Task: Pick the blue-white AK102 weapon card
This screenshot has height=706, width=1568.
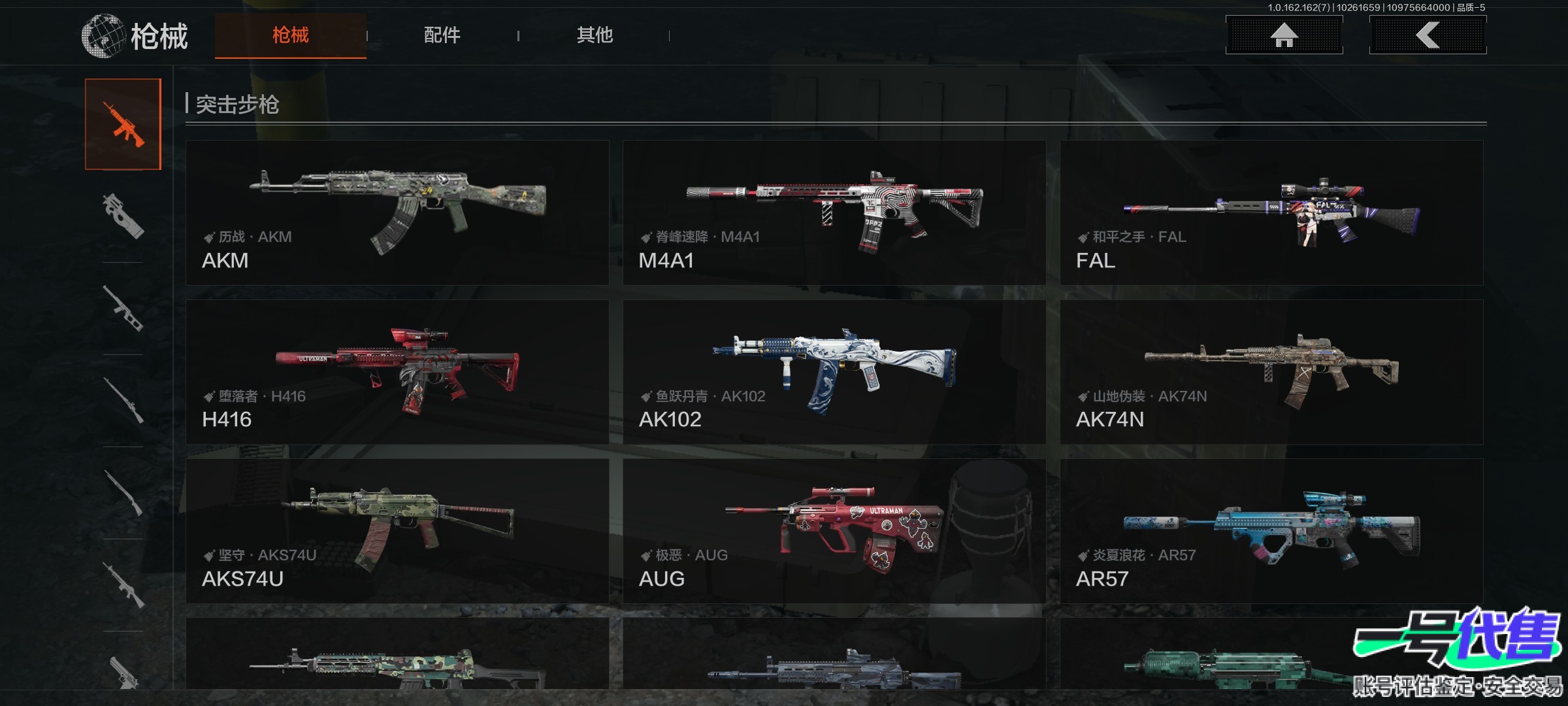Action: click(x=834, y=372)
